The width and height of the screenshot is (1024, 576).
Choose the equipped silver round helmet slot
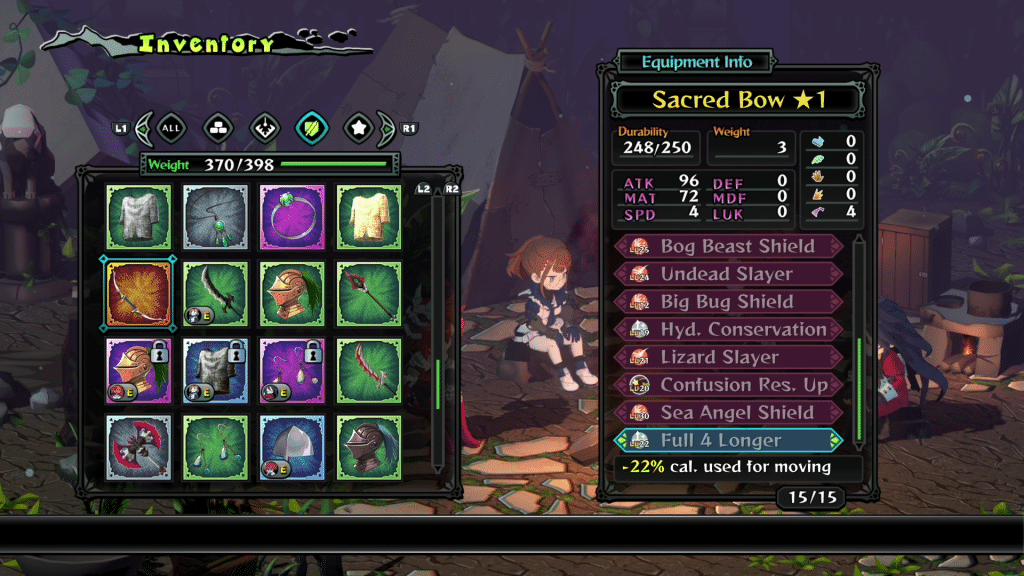(x=292, y=447)
